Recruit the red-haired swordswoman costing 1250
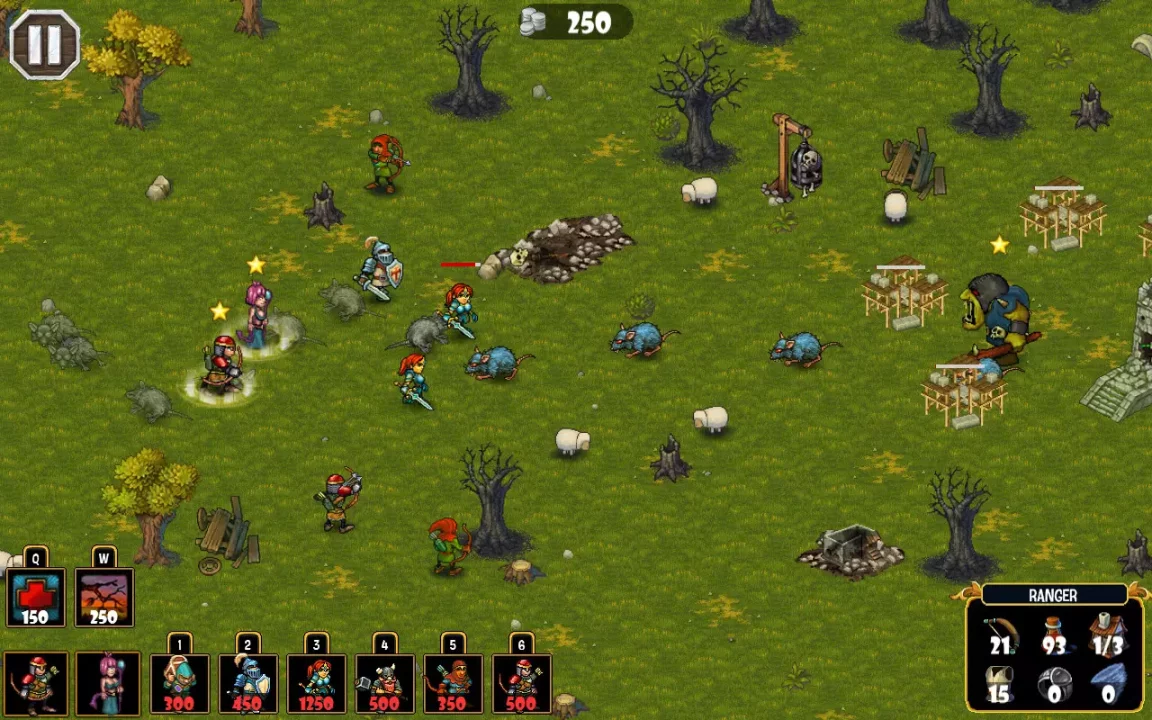Viewport: 1152px width, 720px height. tap(316, 684)
